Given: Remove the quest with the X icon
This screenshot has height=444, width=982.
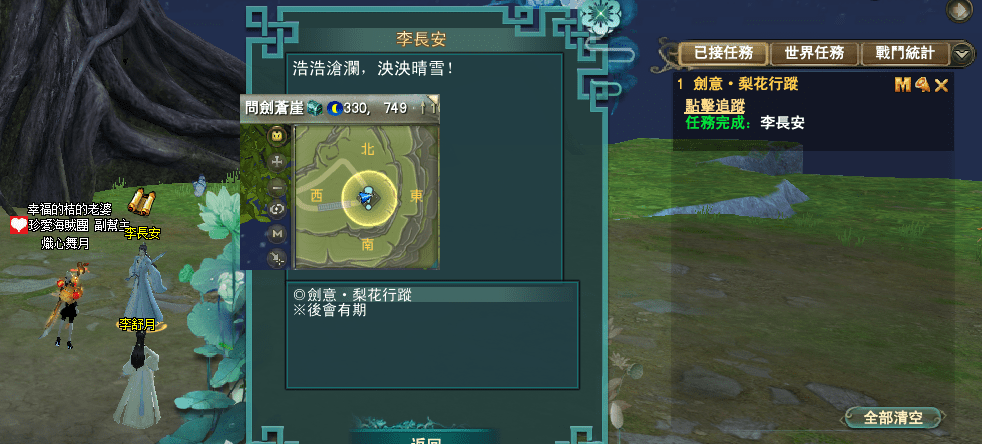Looking at the screenshot, I should (940, 85).
